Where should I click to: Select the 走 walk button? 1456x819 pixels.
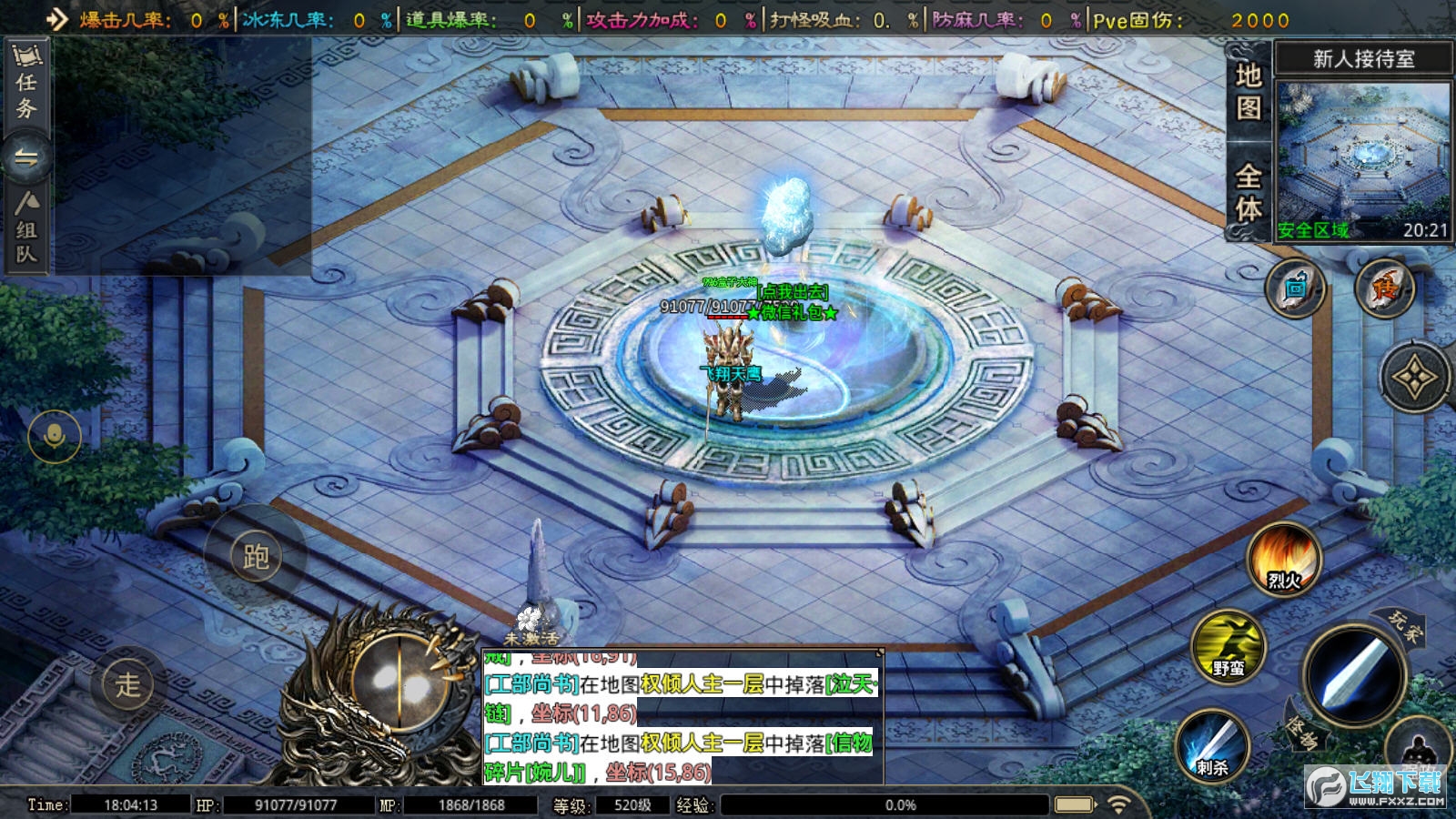pyautogui.click(x=128, y=683)
